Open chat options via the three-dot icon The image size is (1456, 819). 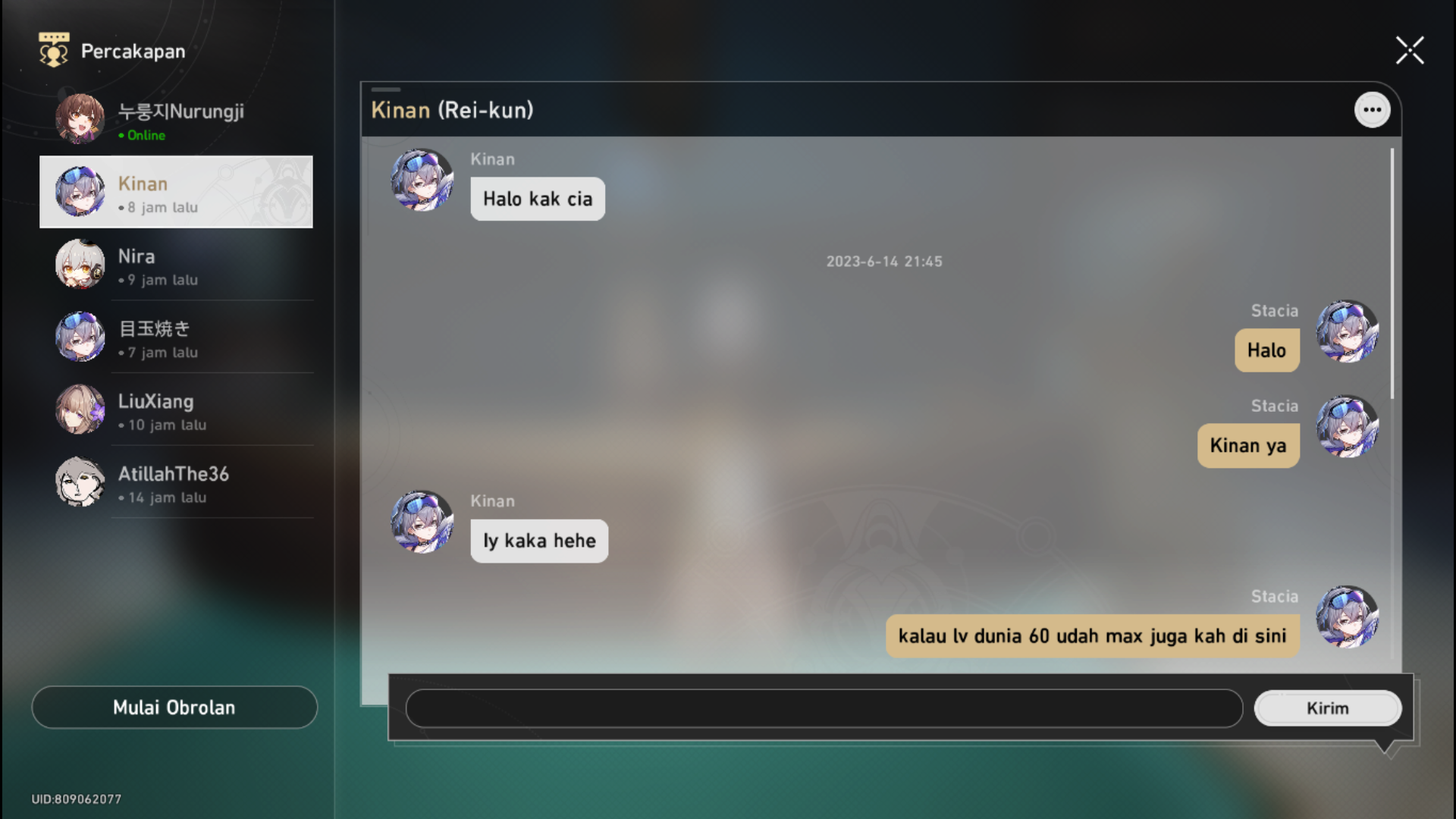1373,109
